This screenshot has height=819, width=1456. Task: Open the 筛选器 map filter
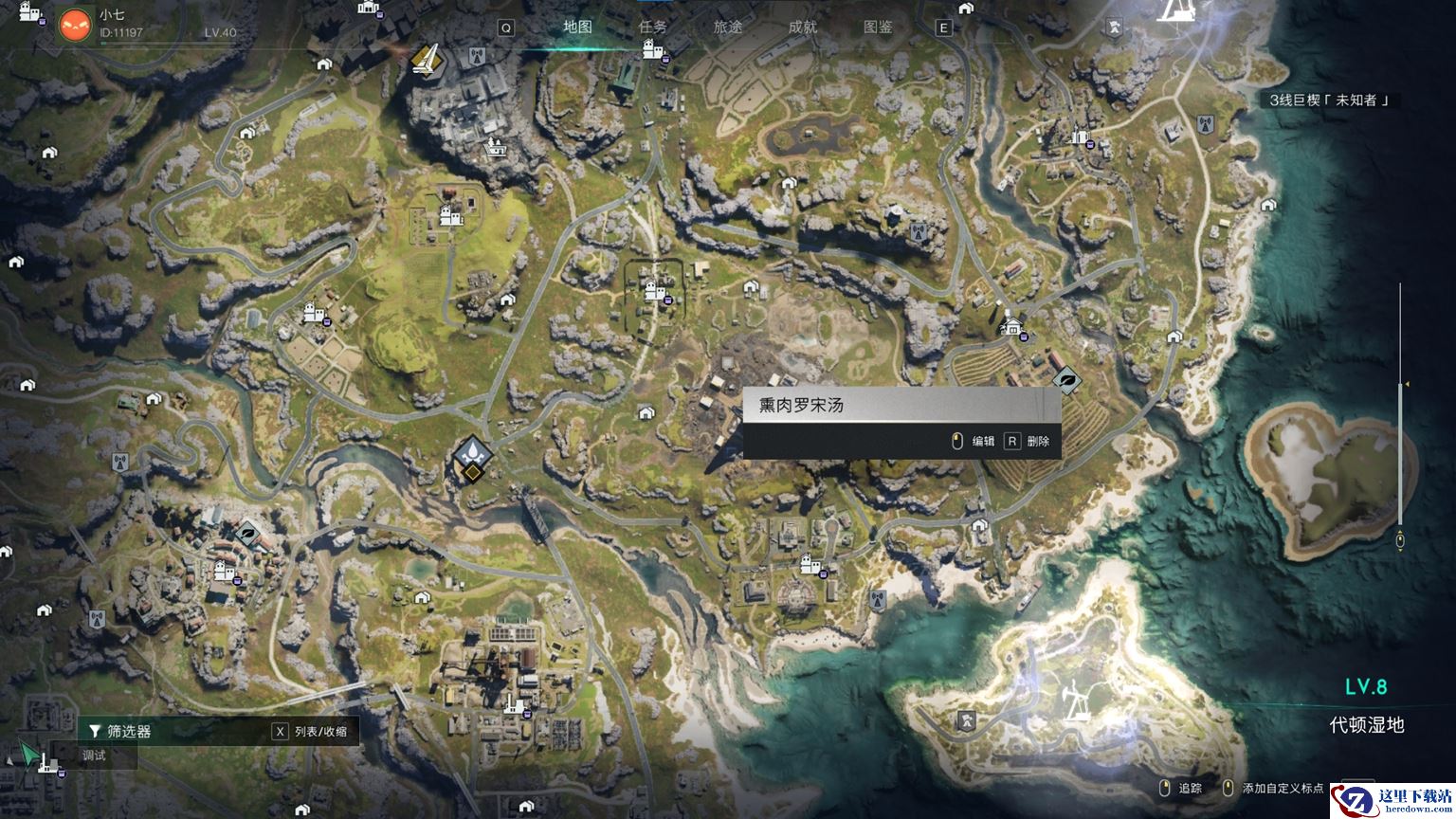point(120,731)
